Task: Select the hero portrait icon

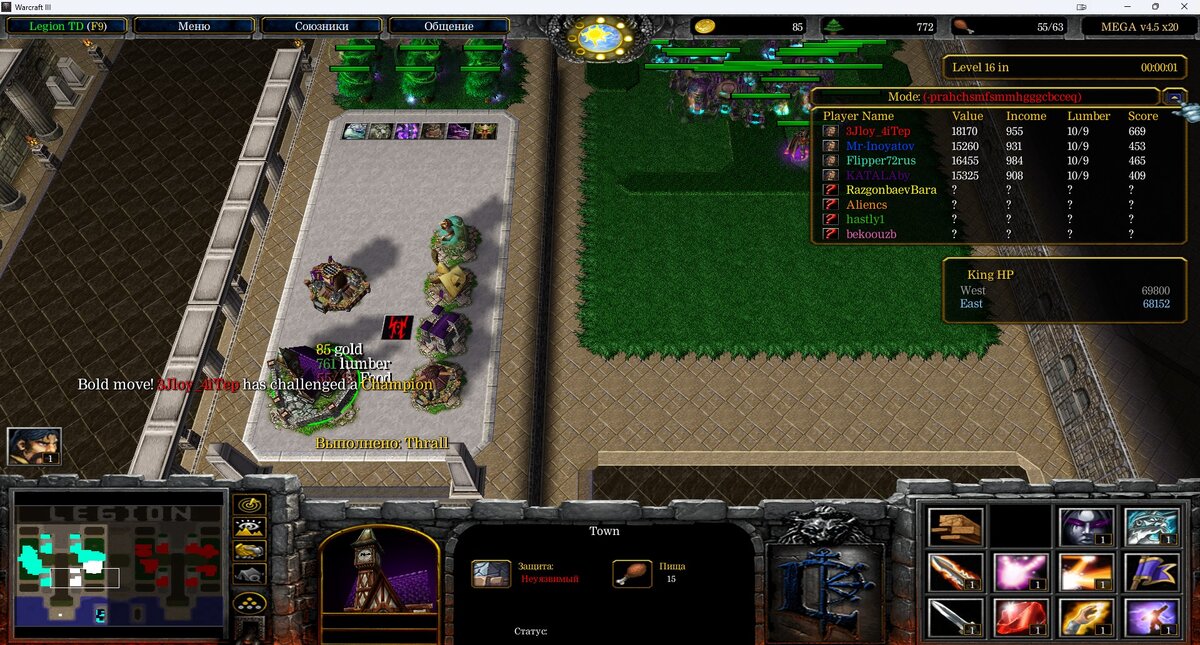Action: 35,446
